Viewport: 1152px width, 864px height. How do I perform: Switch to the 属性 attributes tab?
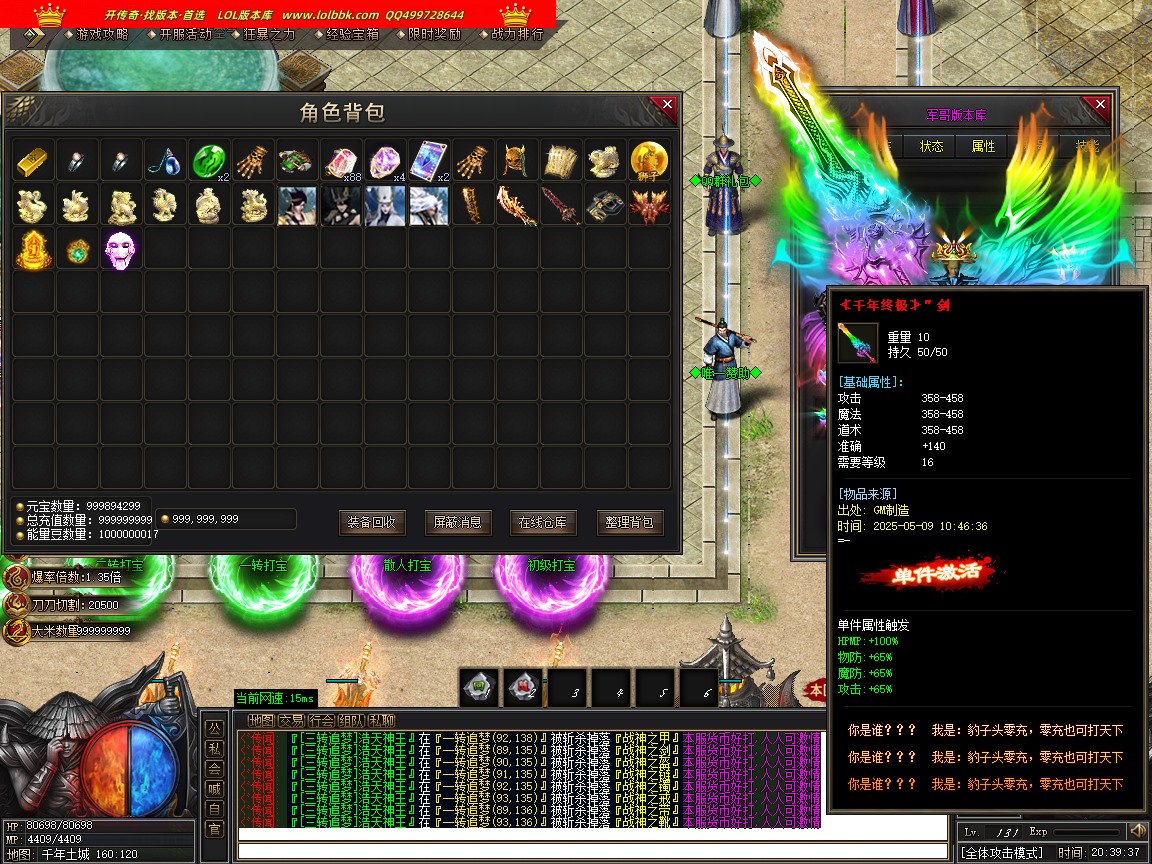click(x=983, y=146)
